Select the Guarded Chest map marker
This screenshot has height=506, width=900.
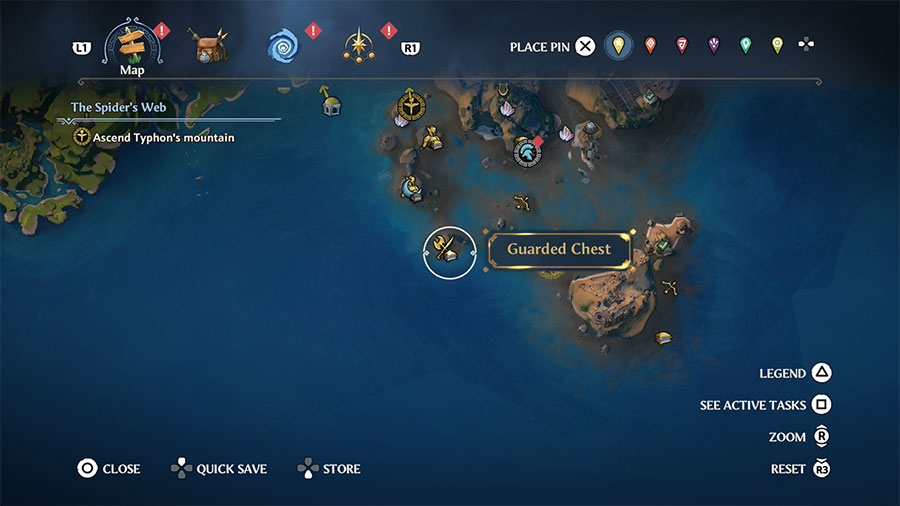(449, 252)
